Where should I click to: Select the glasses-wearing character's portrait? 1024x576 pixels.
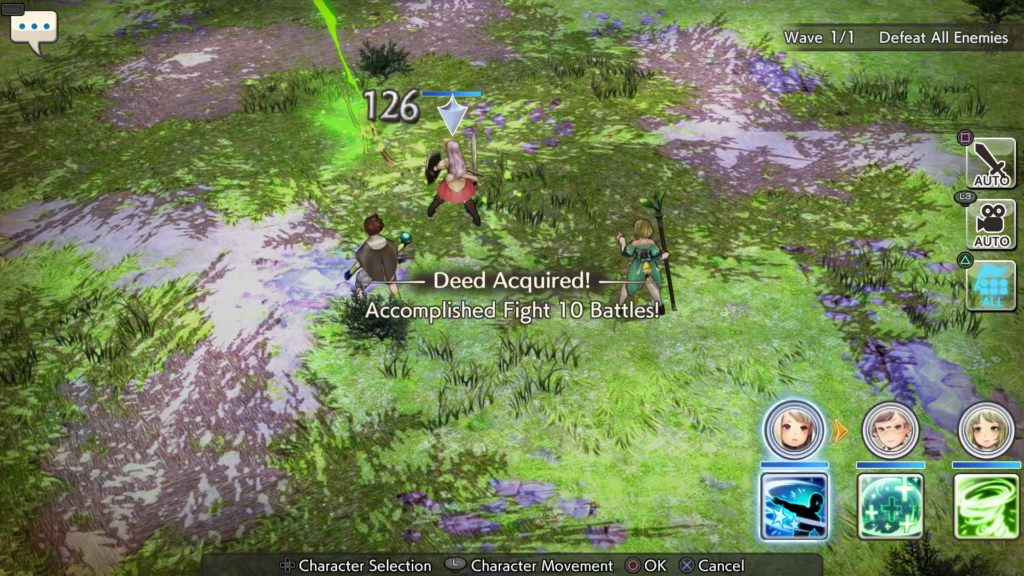(x=889, y=430)
